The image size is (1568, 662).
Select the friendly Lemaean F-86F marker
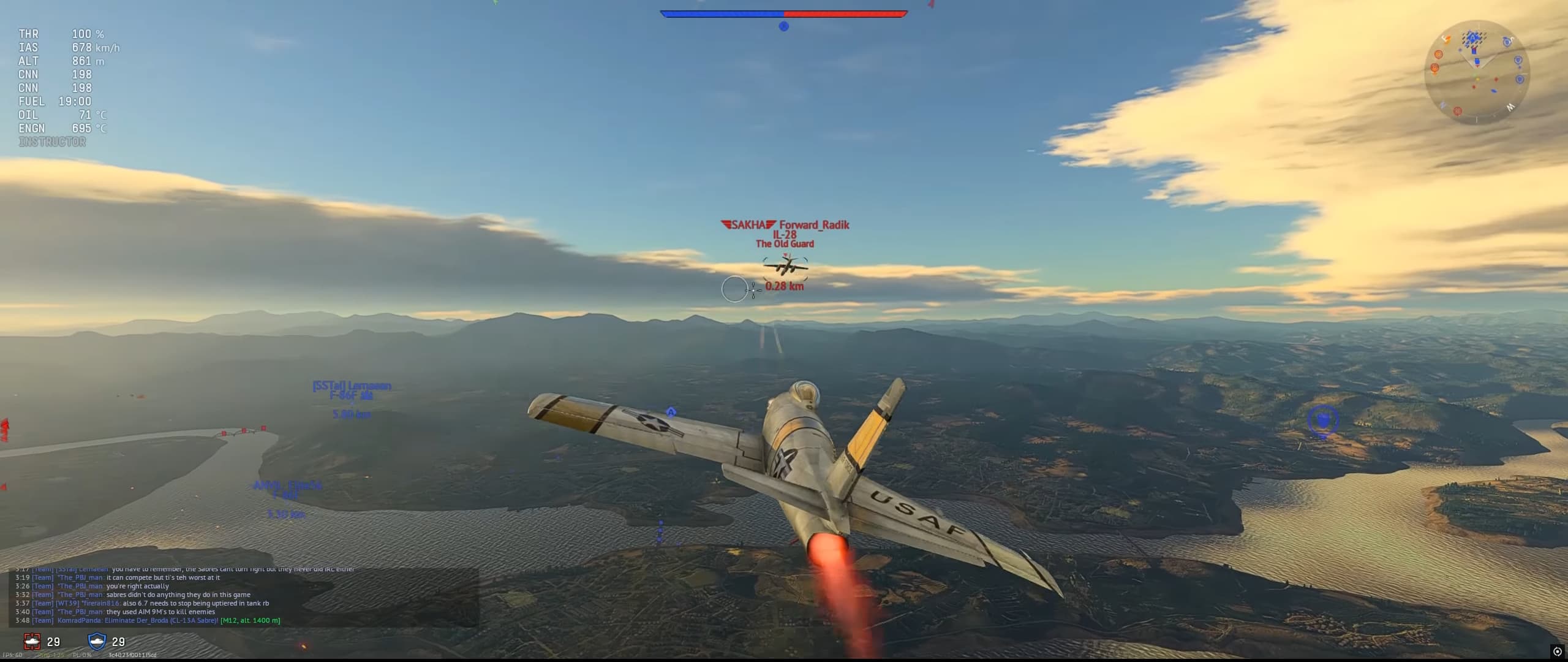coord(352,390)
